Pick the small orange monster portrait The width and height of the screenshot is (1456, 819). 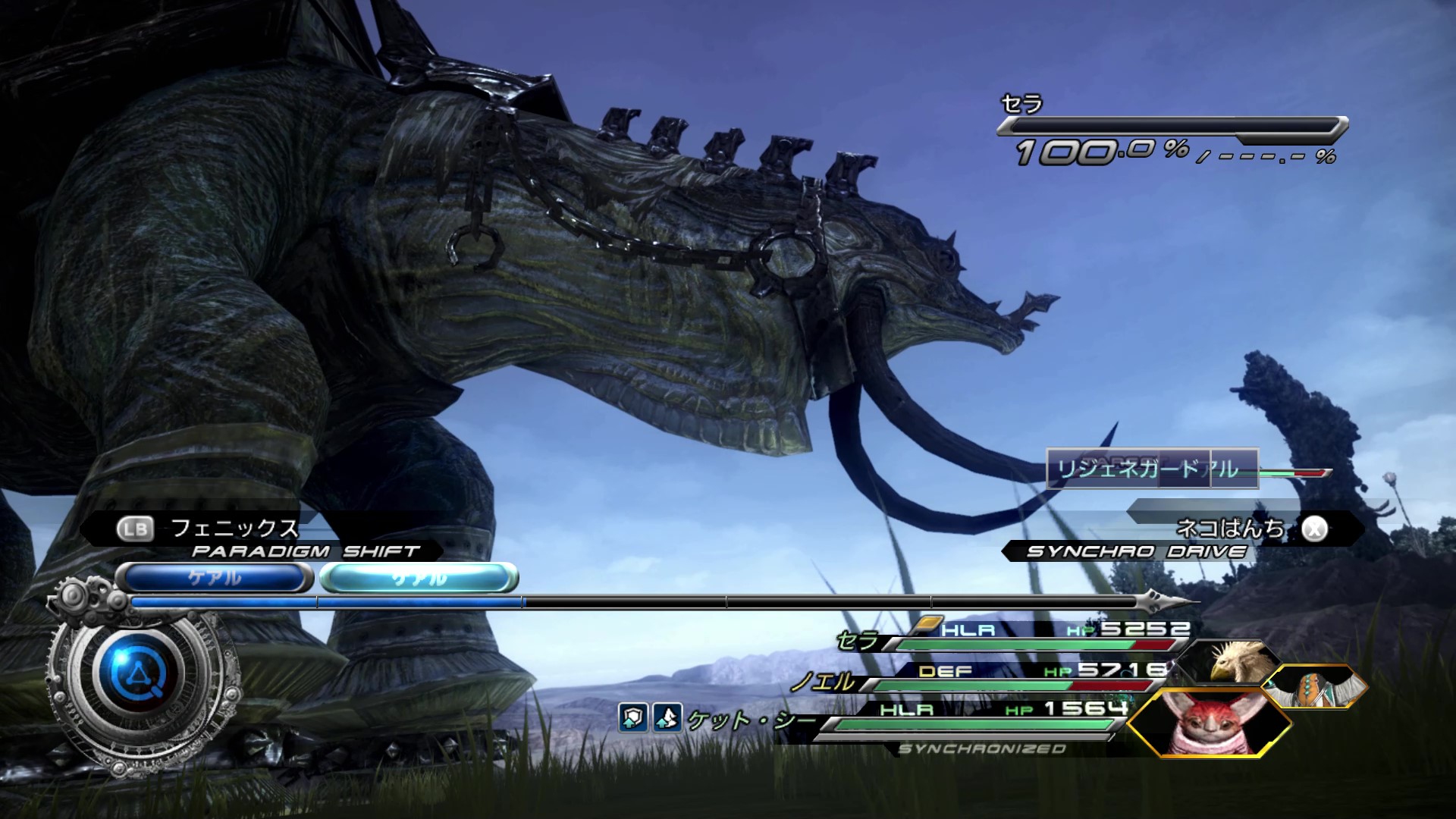pyautogui.click(x=1313, y=687)
